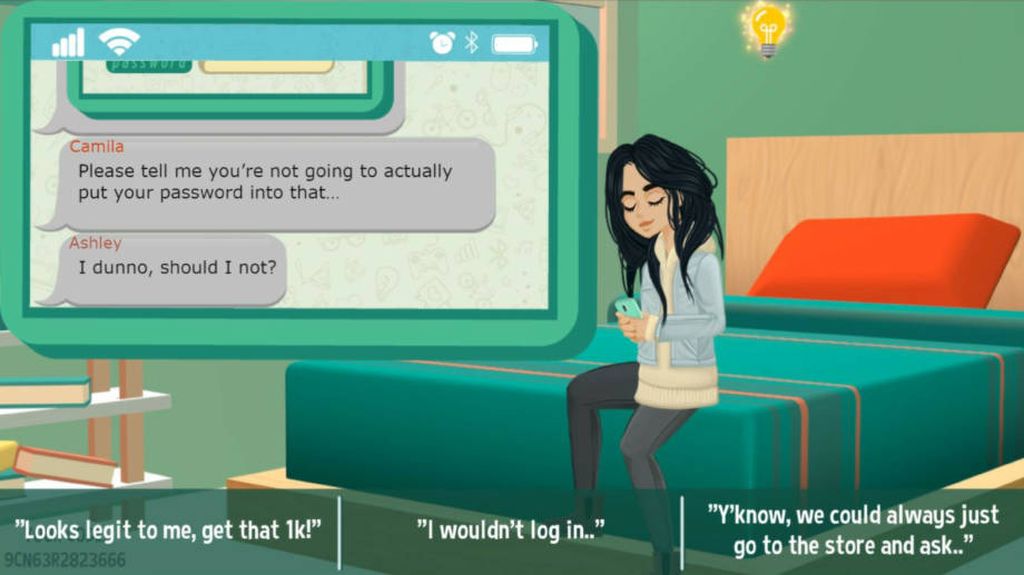The image size is (1024, 575).
Task: Click the glowing lightbulb hint icon
Action: click(768, 28)
